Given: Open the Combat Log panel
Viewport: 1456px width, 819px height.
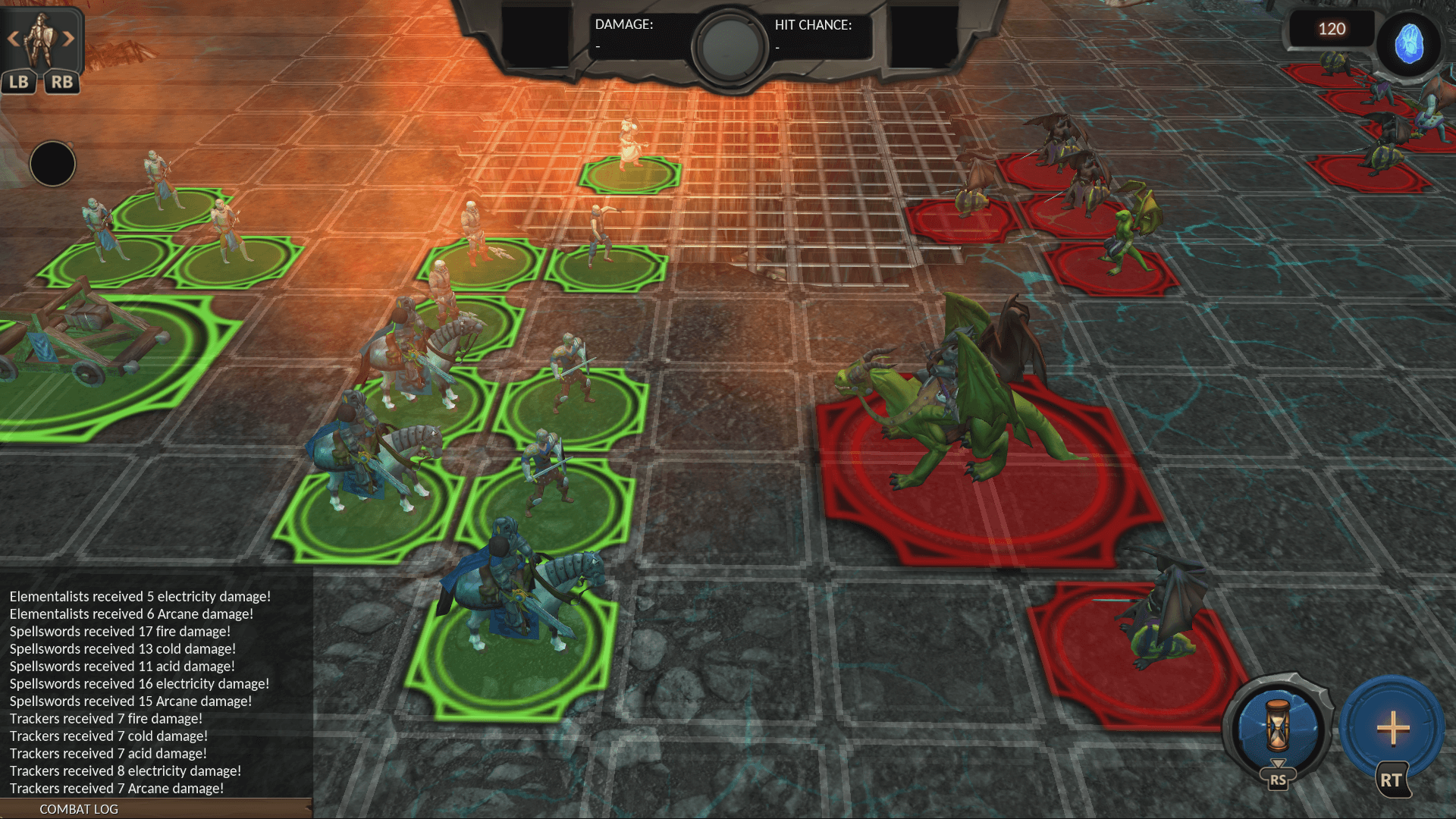Looking at the screenshot, I should (80, 809).
